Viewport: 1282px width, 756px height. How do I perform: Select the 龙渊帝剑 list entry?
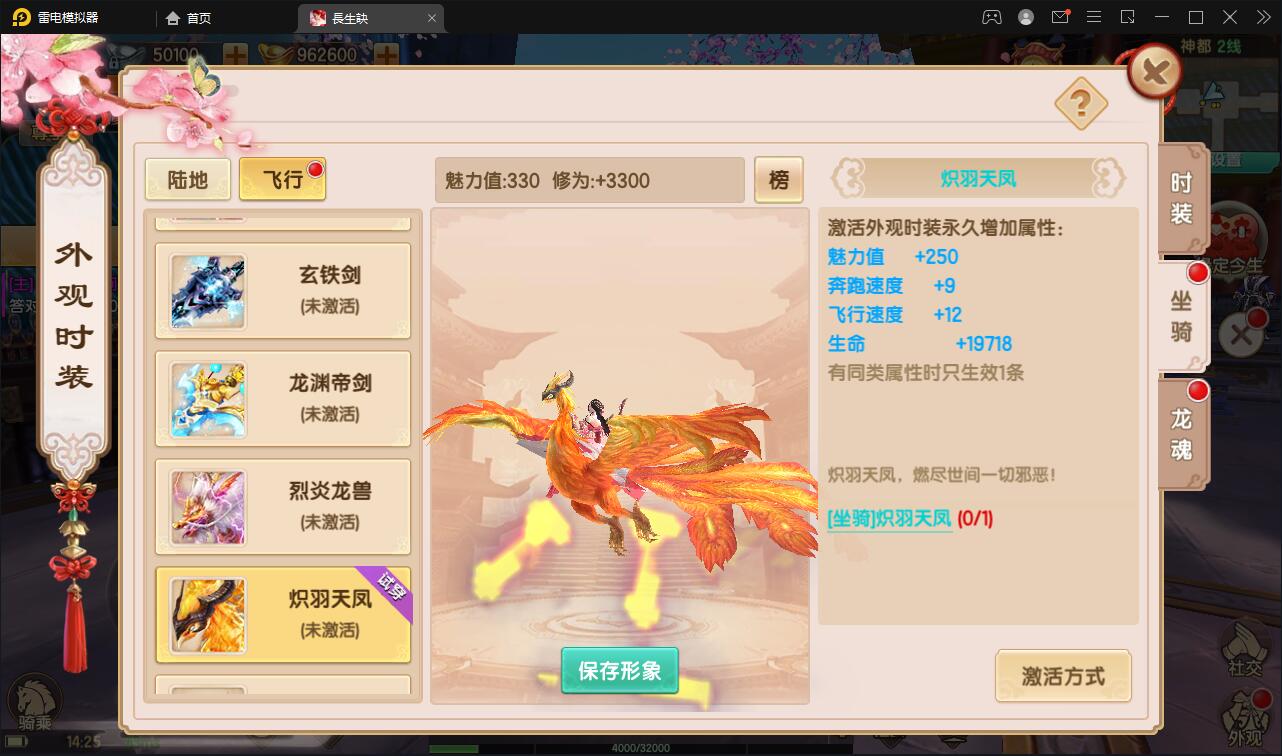click(282, 399)
